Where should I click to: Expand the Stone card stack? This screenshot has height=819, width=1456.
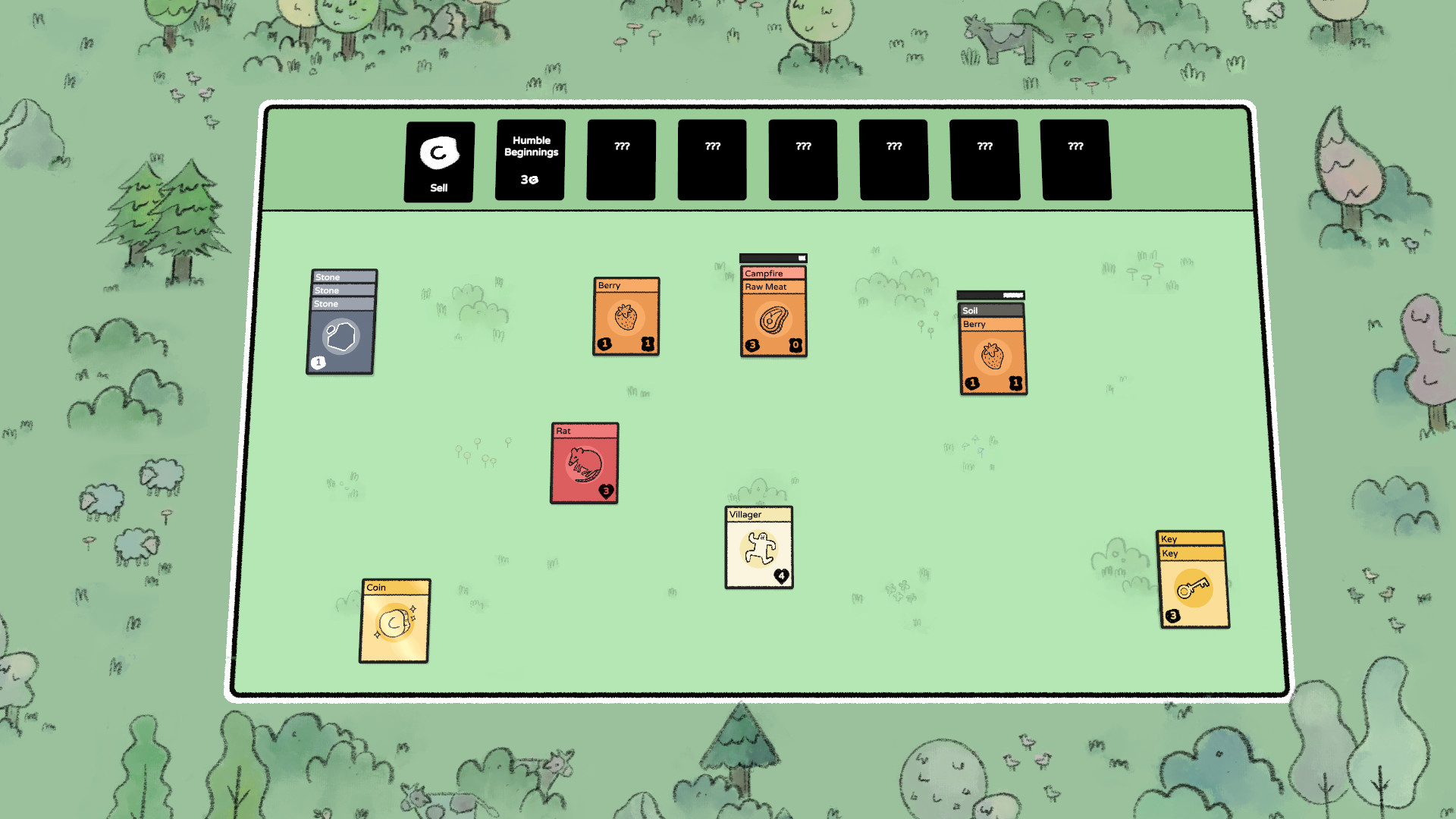click(343, 277)
